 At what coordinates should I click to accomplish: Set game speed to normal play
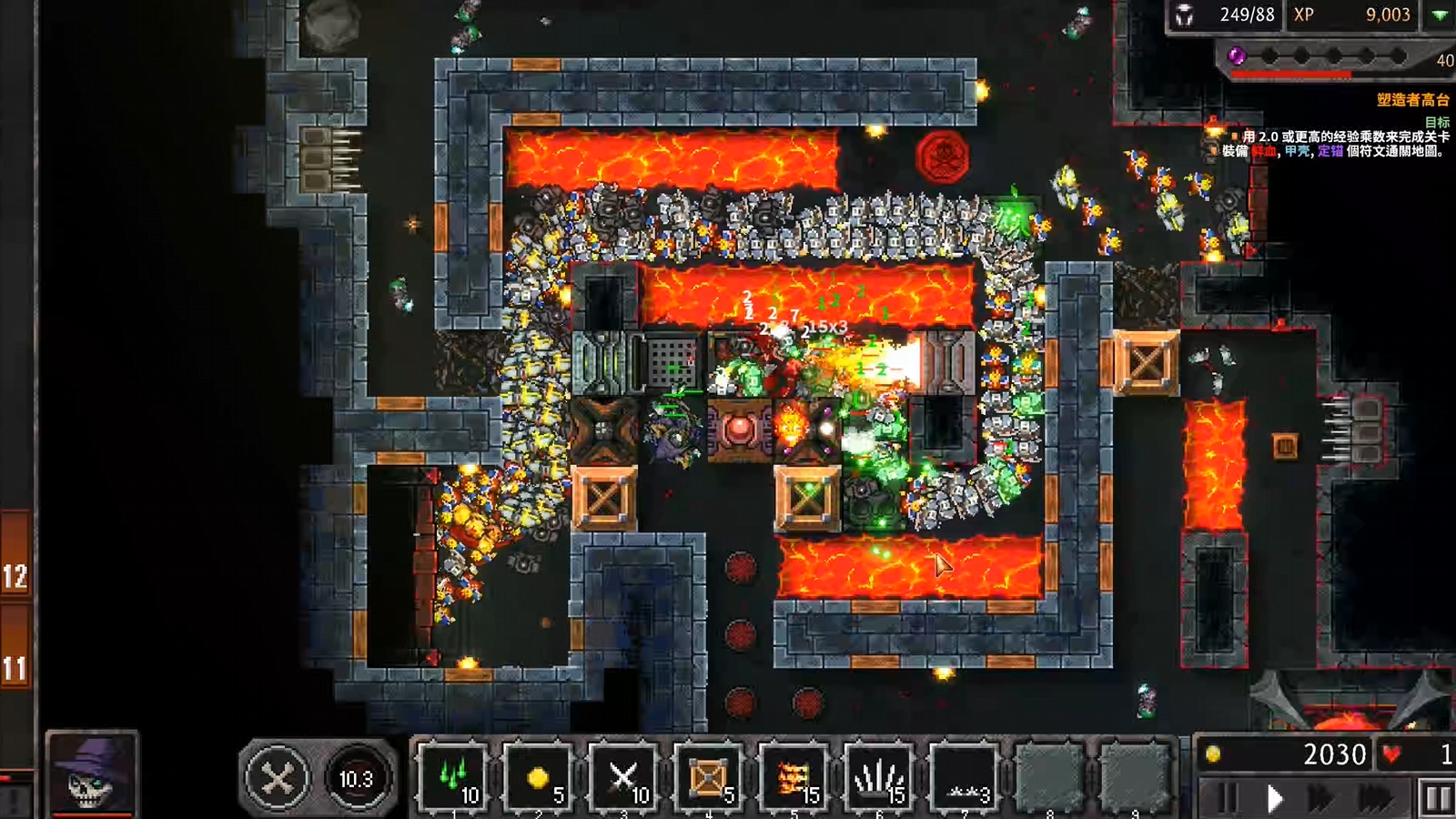pos(1275,799)
